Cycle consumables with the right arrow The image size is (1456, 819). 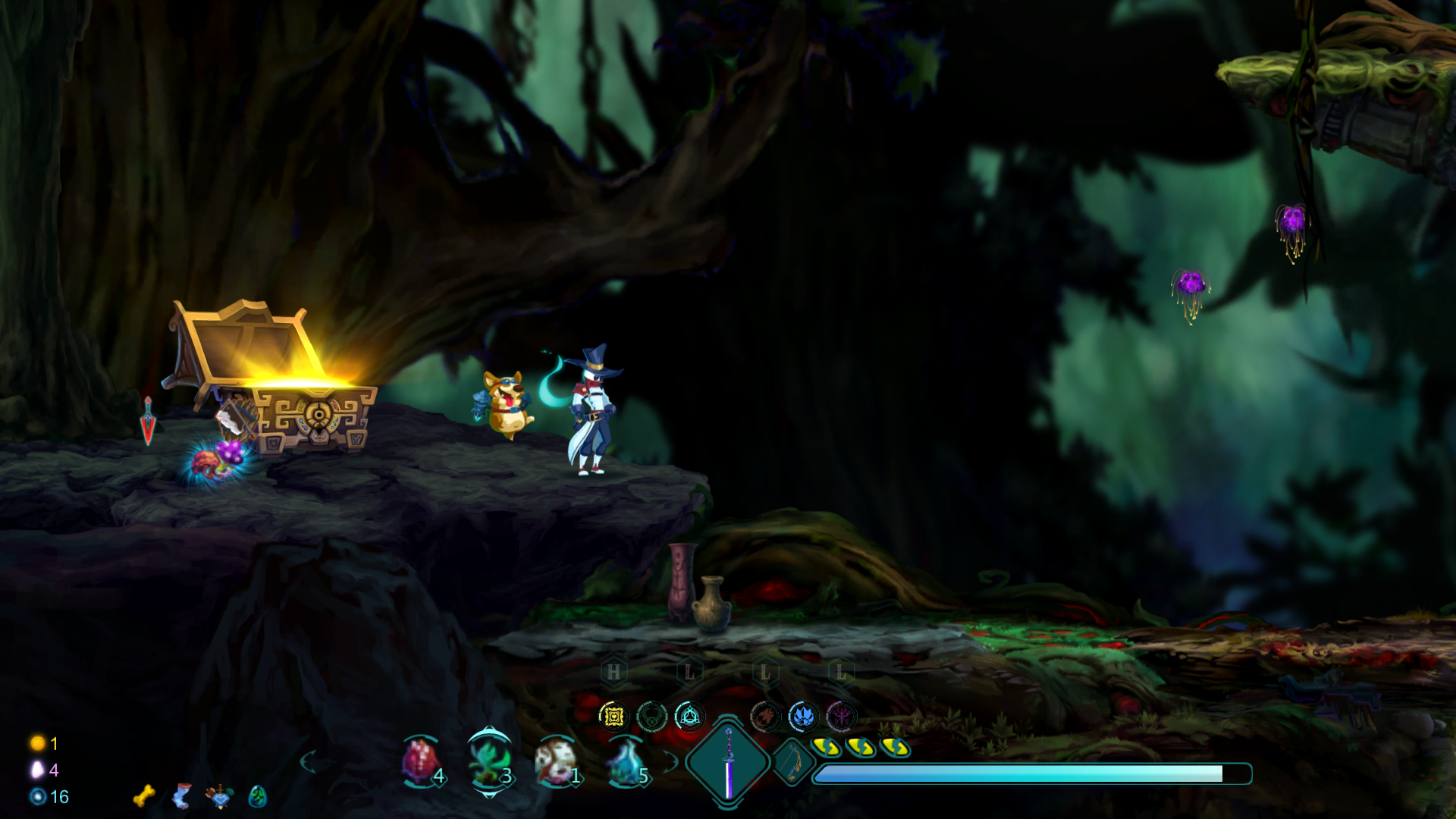[x=670, y=761]
